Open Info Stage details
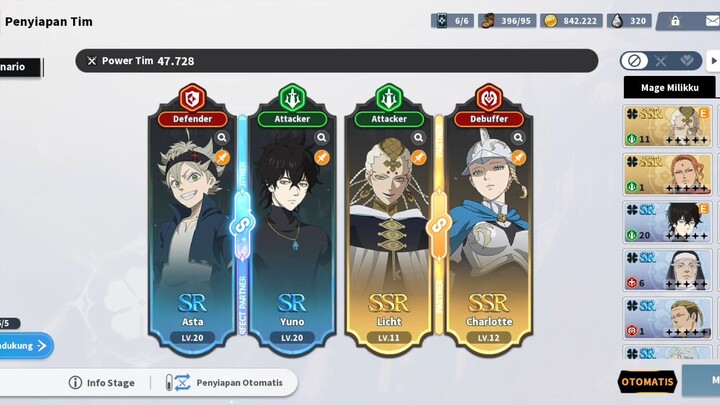 103,382
